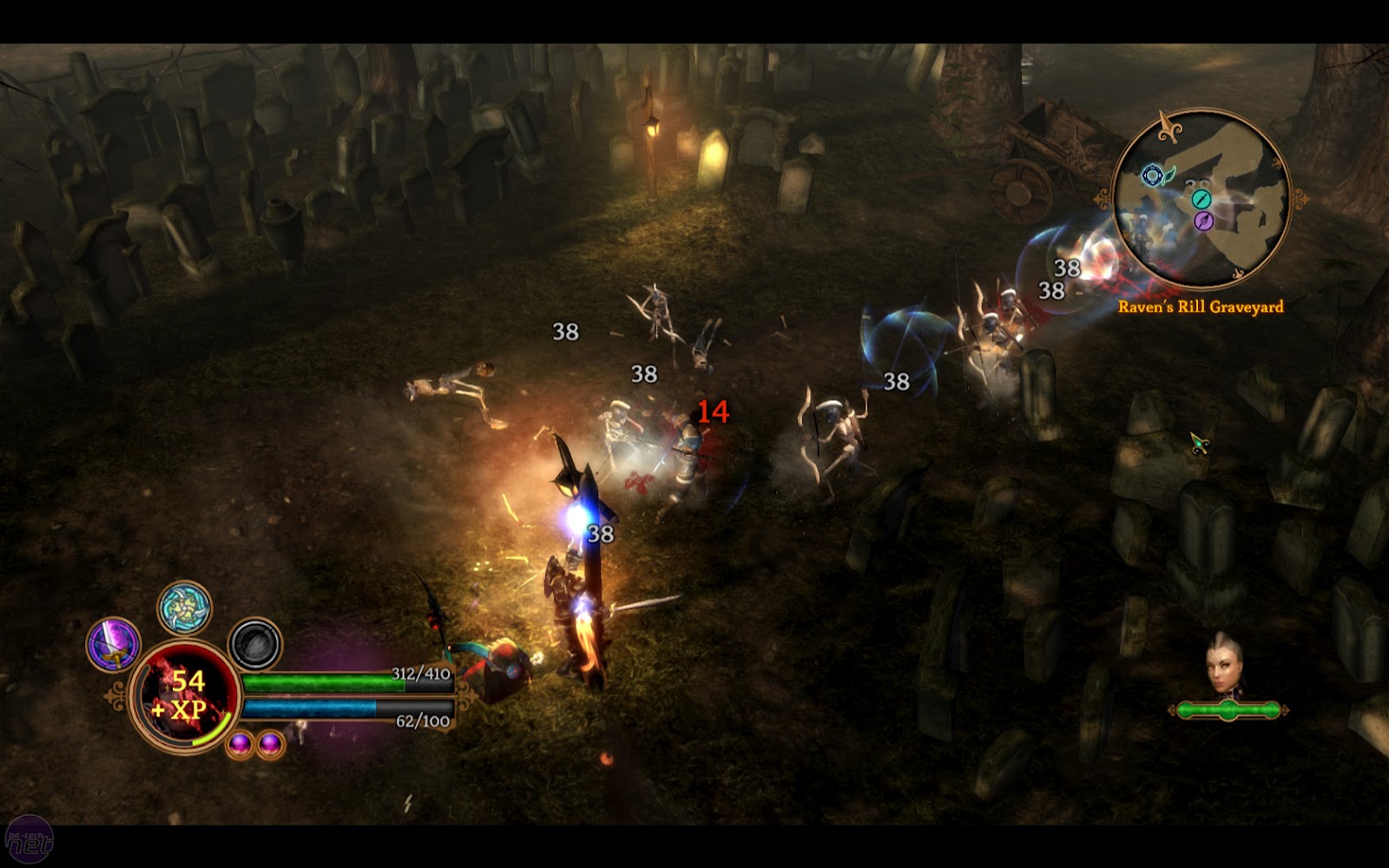
Task: Select the +XP indicator text
Action: click(x=179, y=708)
